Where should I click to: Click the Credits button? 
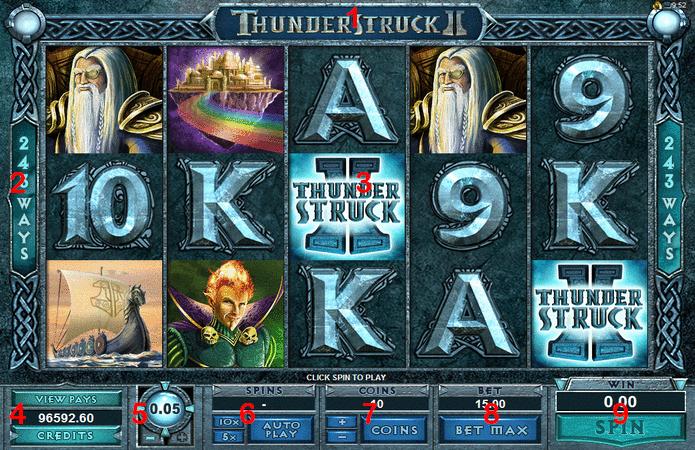coord(66,436)
